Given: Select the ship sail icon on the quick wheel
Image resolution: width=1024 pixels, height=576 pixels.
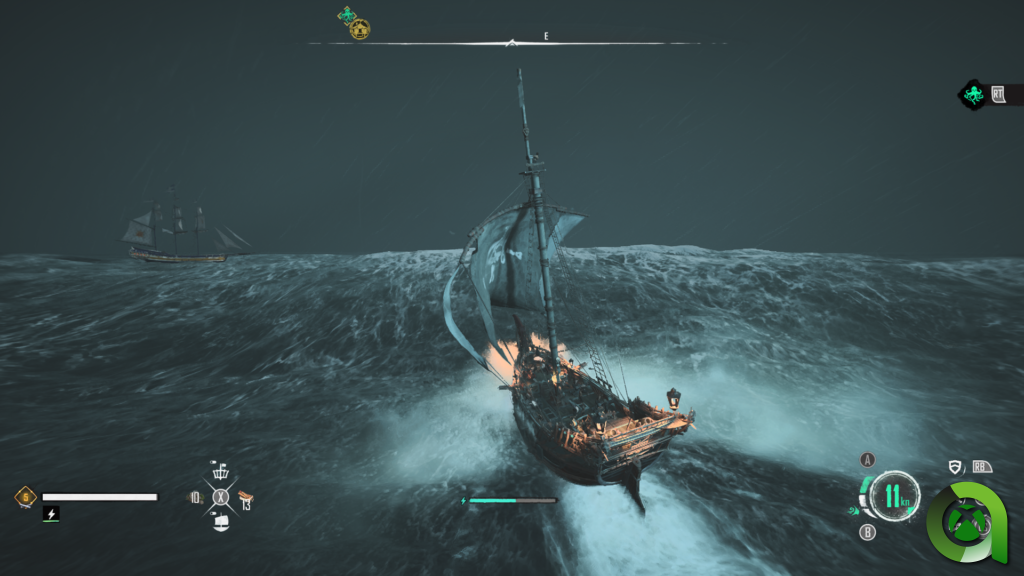Looking at the screenshot, I should [221, 521].
